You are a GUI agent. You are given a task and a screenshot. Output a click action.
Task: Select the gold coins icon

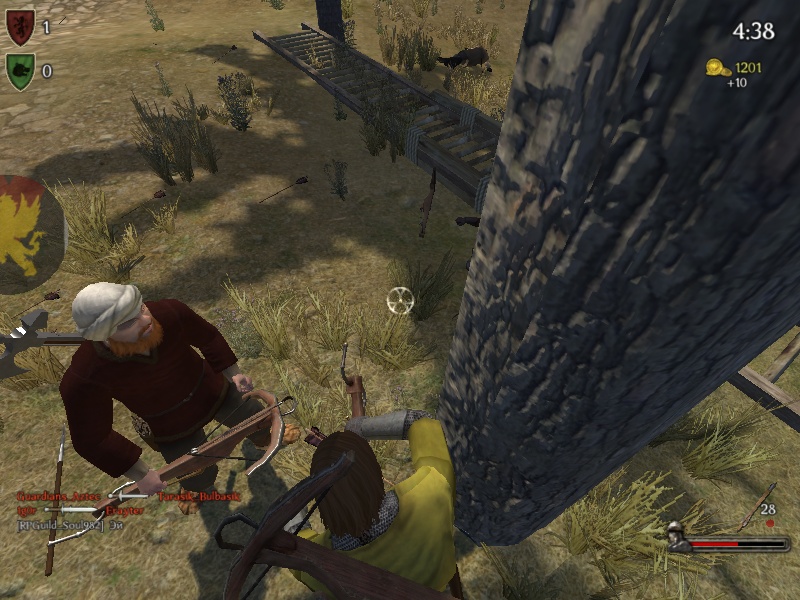point(717,67)
